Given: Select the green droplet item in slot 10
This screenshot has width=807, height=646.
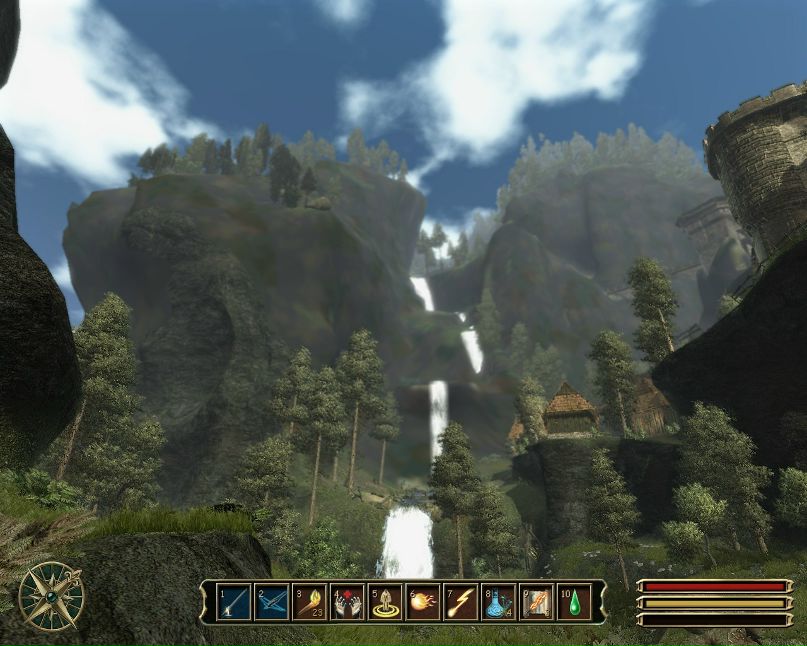Looking at the screenshot, I should (x=575, y=602).
